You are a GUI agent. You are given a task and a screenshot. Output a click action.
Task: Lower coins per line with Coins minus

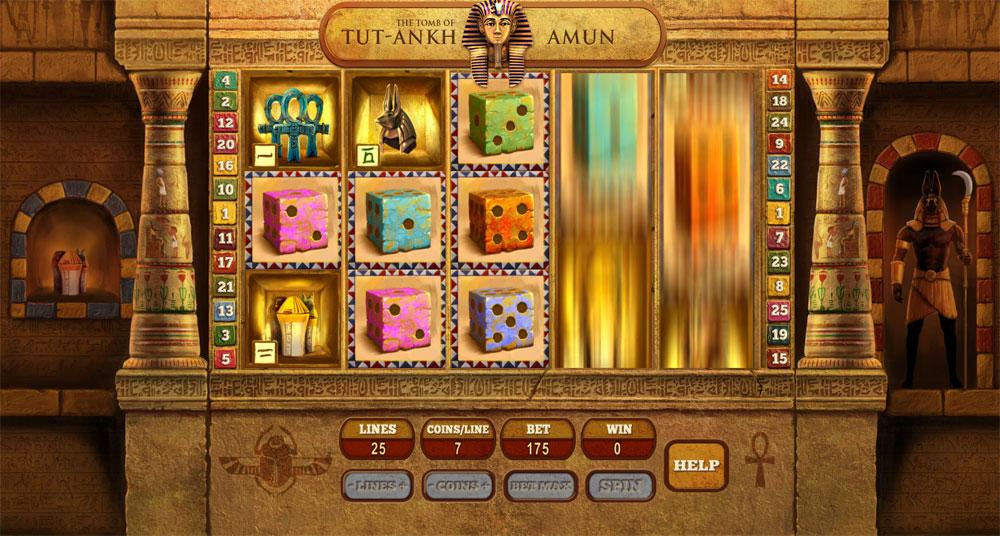click(432, 486)
